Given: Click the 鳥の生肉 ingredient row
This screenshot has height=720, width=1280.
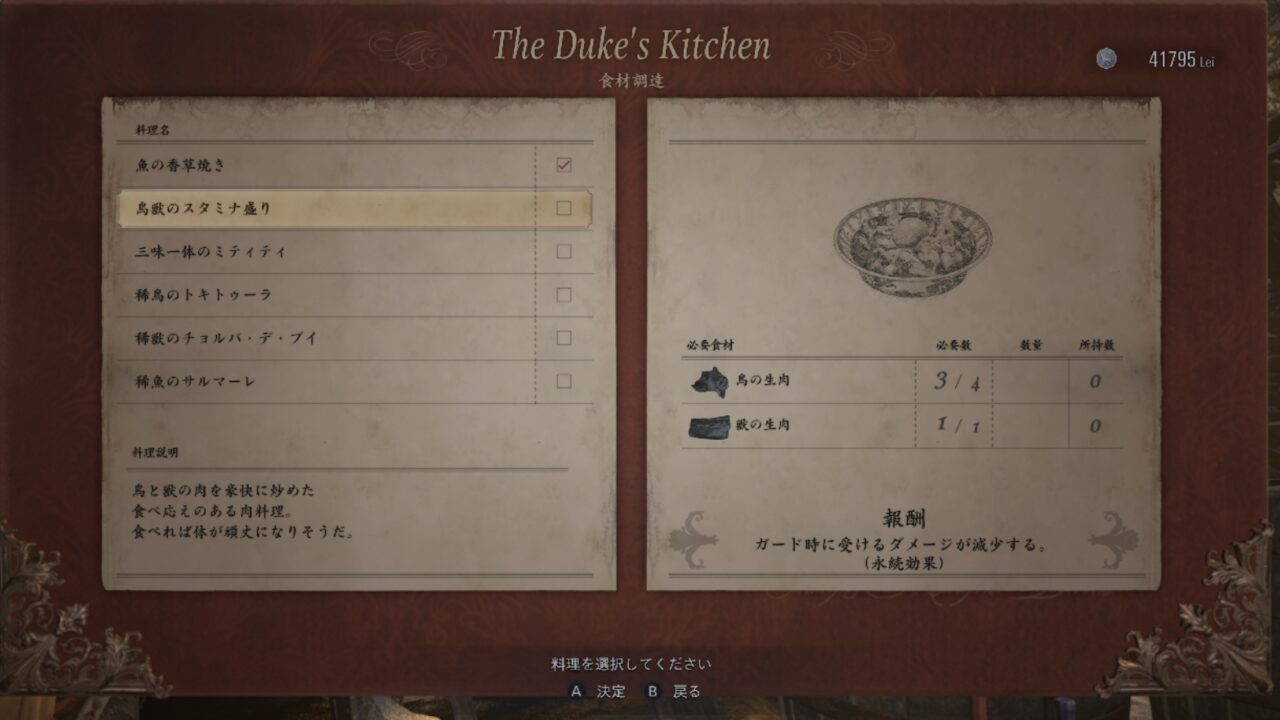Looking at the screenshot, I should [x=900, y=381].
